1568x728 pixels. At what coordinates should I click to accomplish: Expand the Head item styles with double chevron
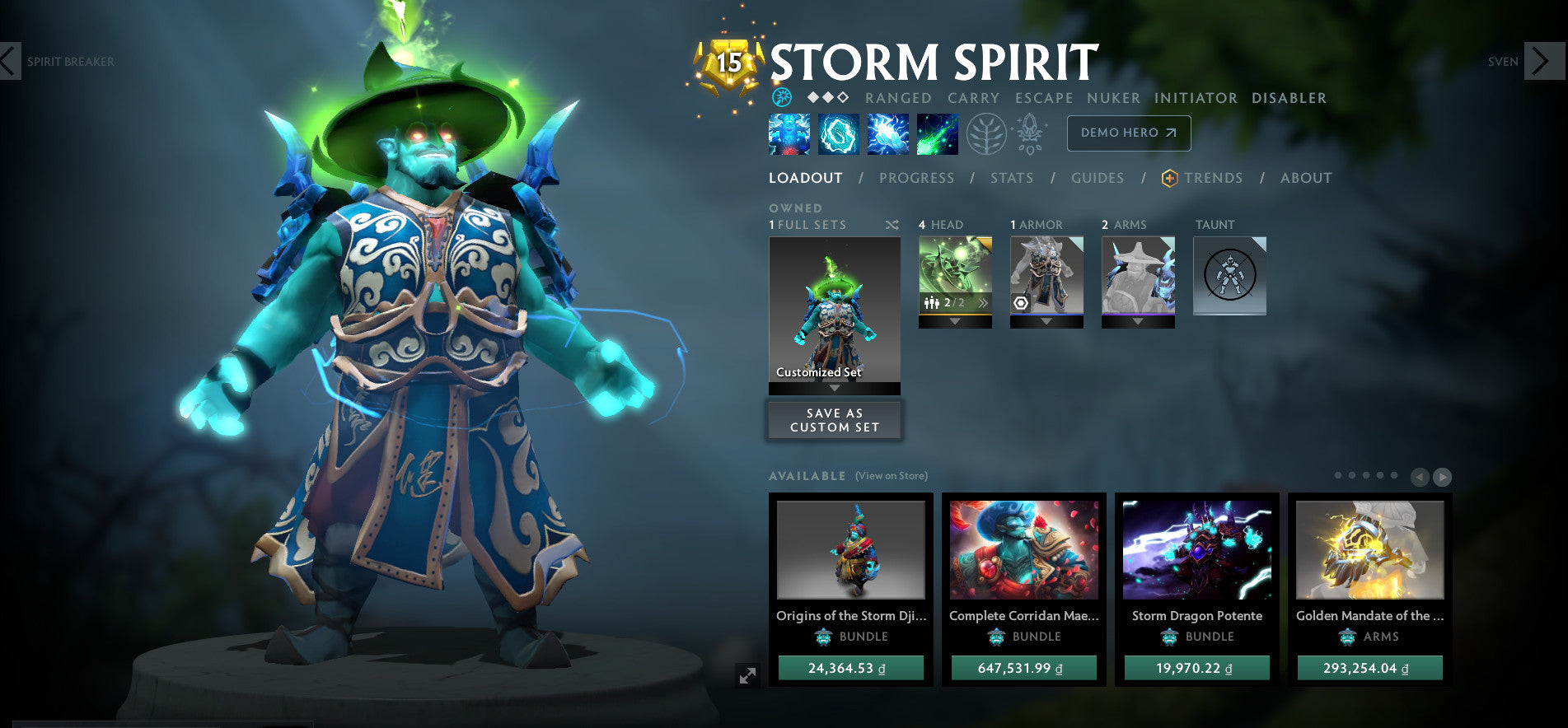[983, 303]
